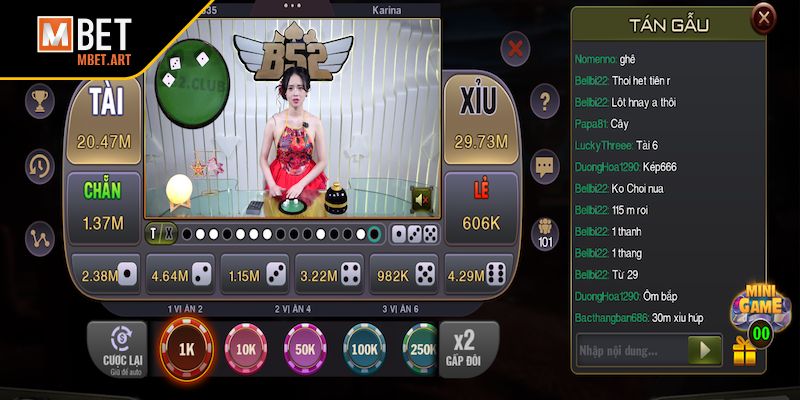
Task: Select the 1K betting chip
Action: (x=186, y=351)
